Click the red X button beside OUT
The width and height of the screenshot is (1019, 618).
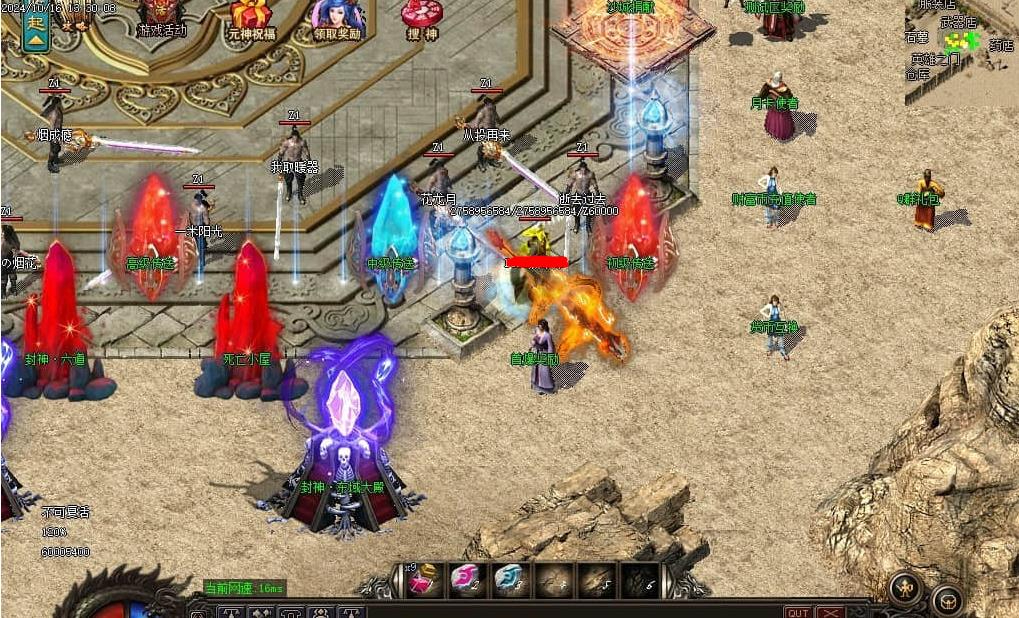(x=830, y=612)
